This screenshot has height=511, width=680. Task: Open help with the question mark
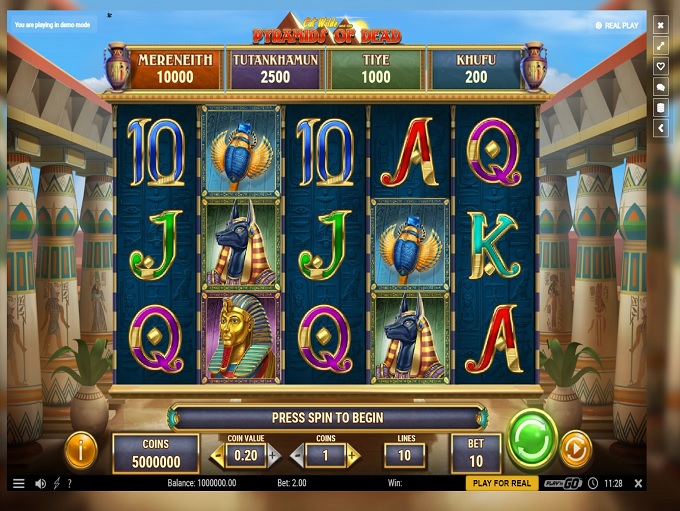[69, 483]
